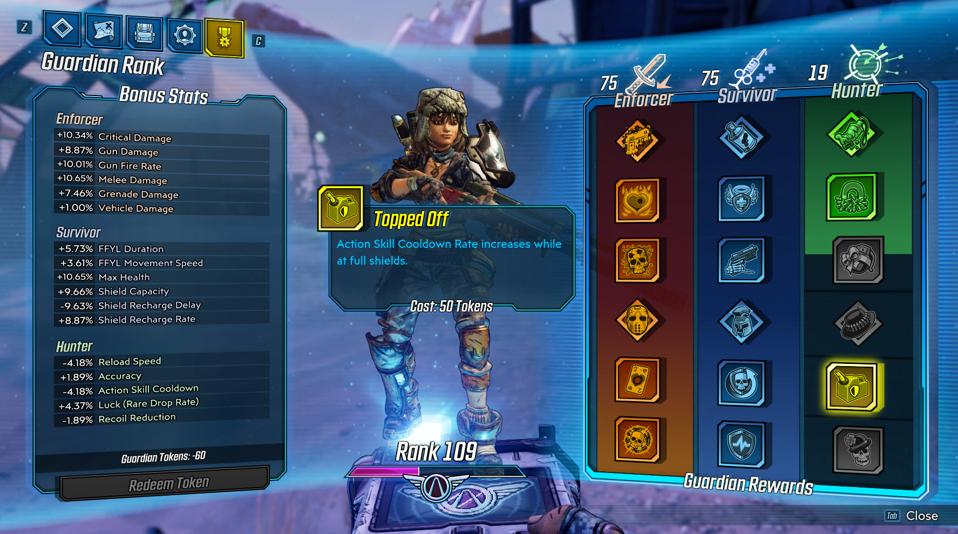Image resolution: width=958 pixels, height=534 pixels.
Task: Pick the playing card Enforcer reward
Action: pyautogui.click(x=637, y=381)
